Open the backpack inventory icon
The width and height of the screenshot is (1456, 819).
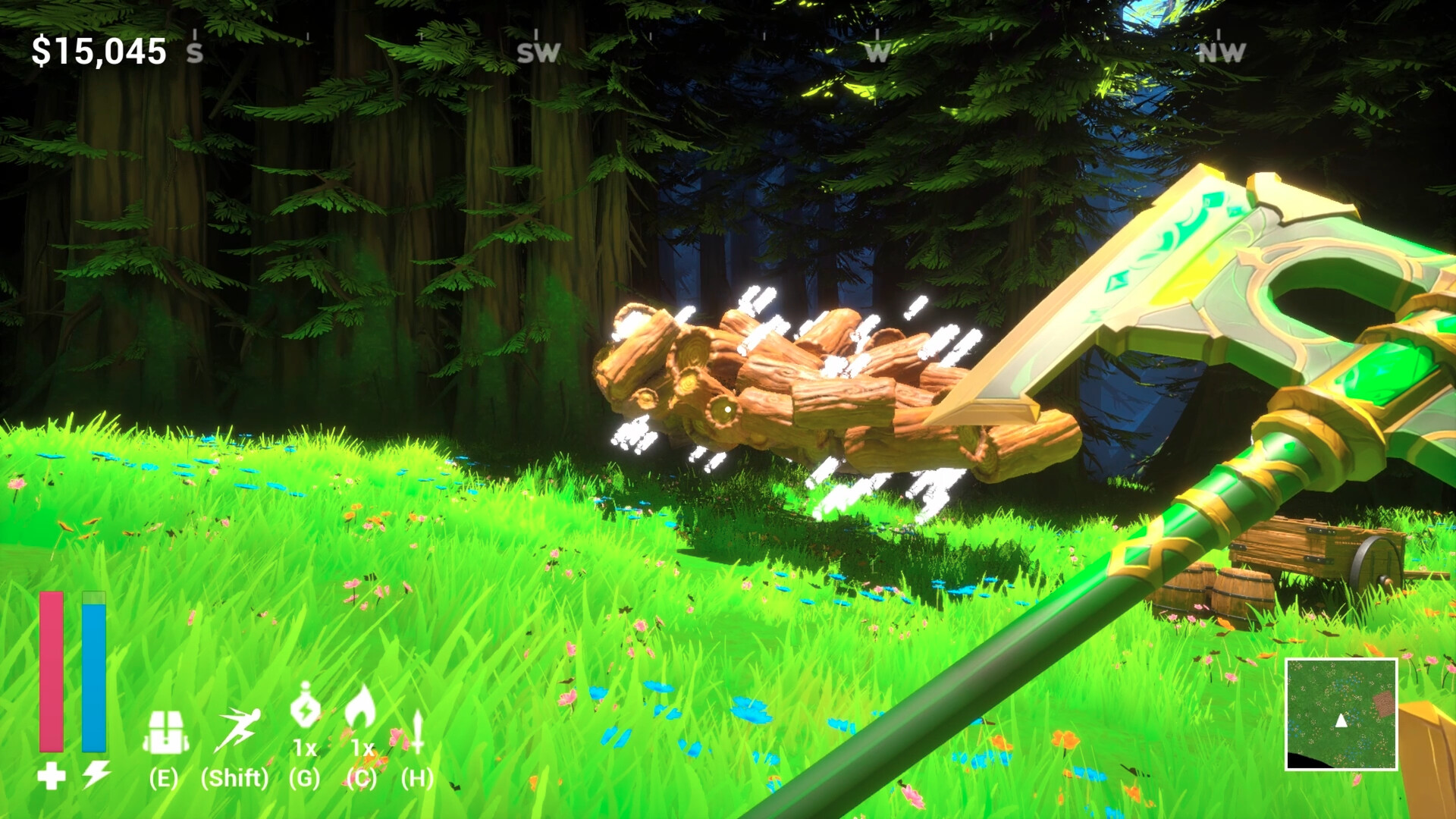pyautogui.click(x=165, y=733)
